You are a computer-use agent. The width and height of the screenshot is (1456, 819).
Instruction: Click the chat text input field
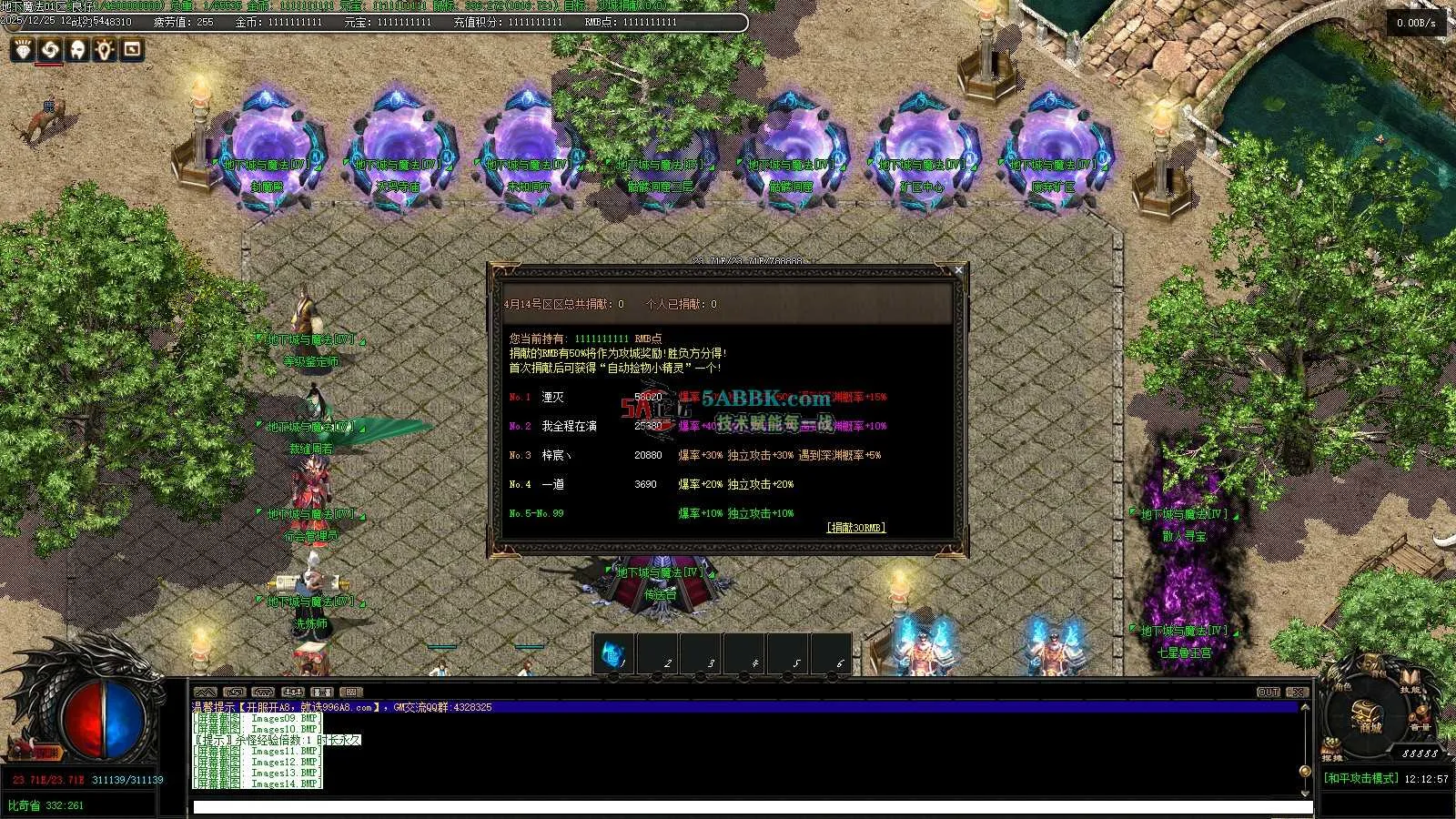752,807
